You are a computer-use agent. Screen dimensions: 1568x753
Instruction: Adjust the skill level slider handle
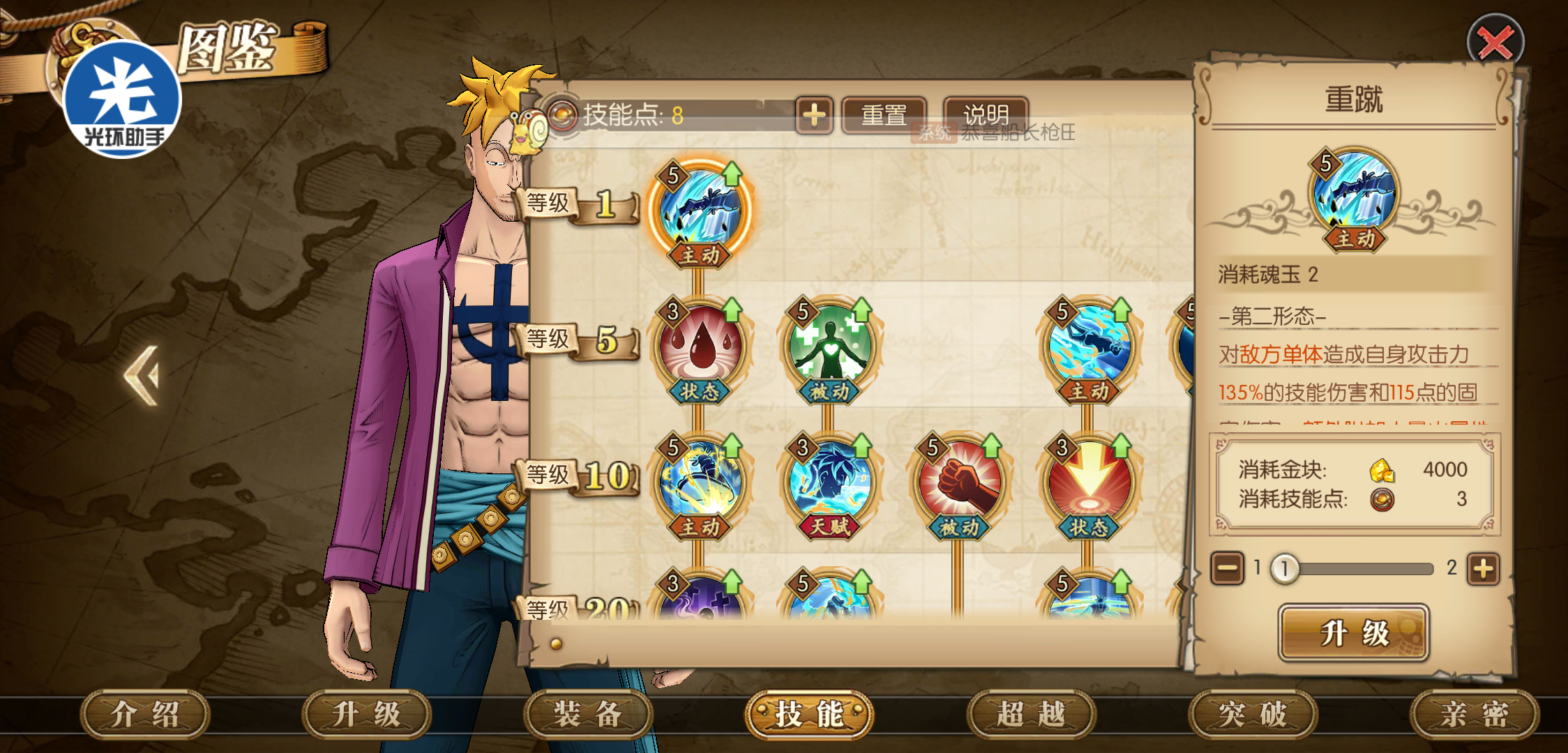(1284, 569)
